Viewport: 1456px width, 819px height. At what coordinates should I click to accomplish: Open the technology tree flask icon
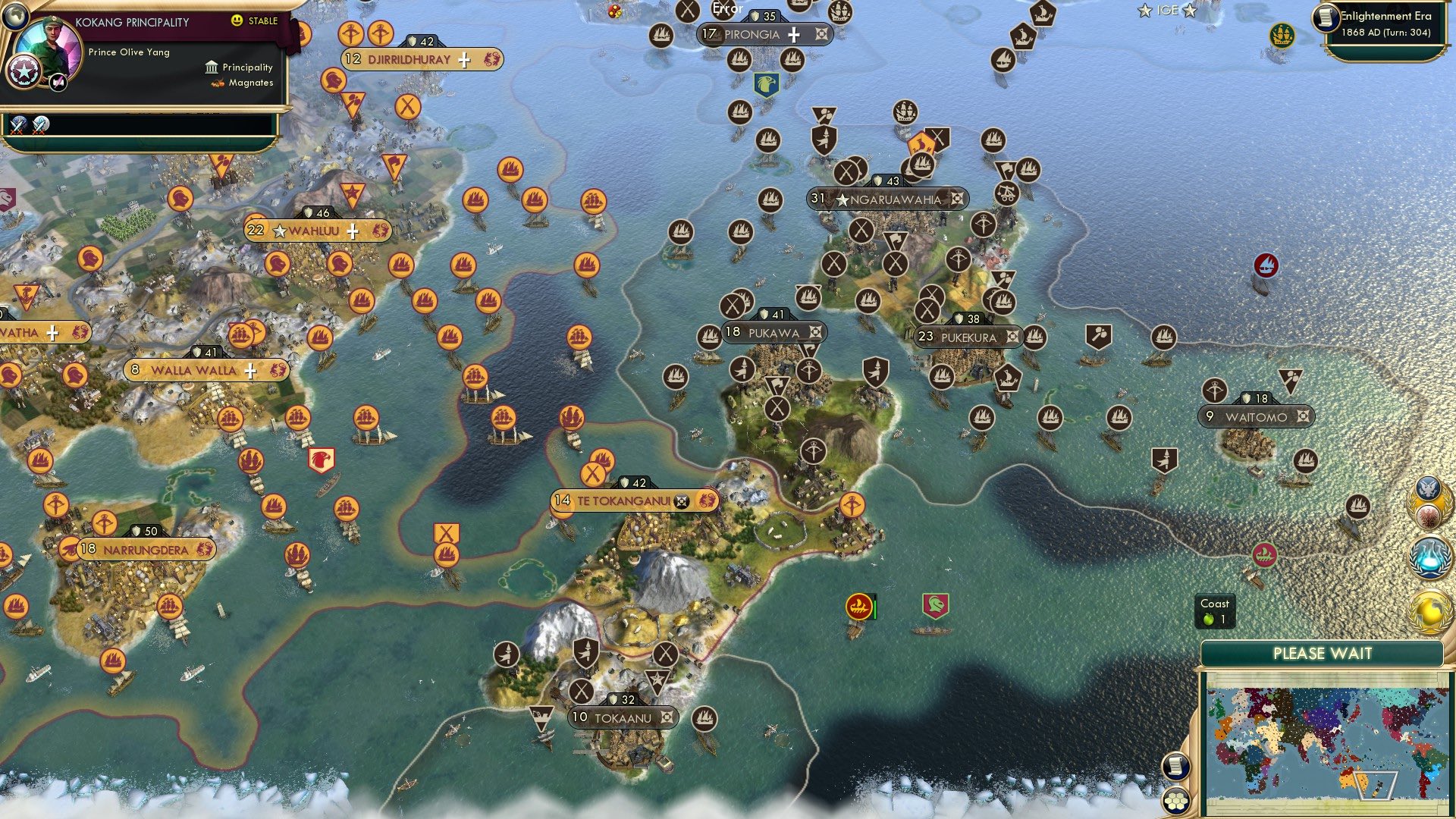(1429, 556)
